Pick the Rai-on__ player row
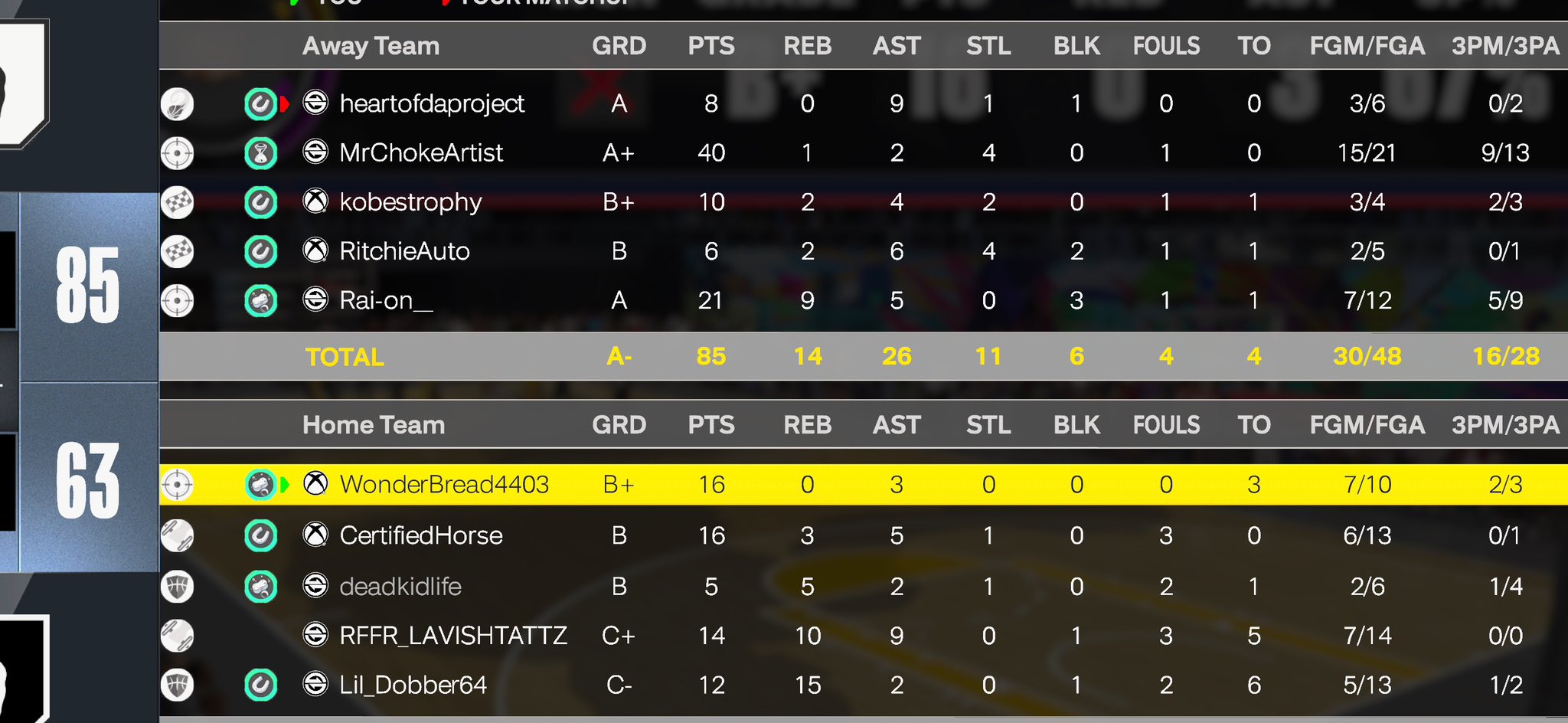 386,300
